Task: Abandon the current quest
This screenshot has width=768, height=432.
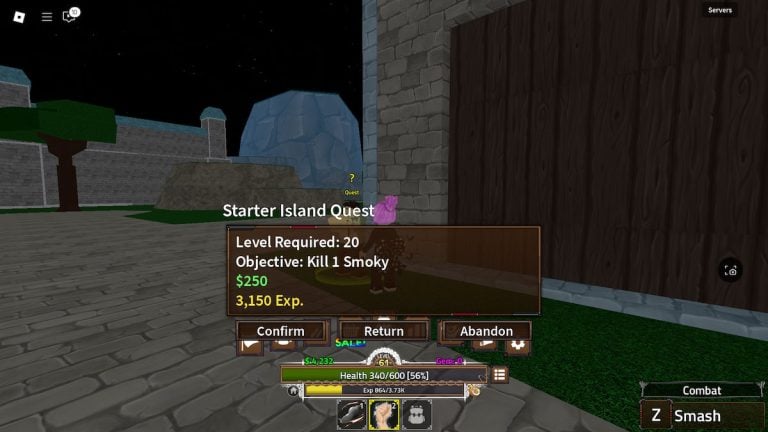Action: click(486, 331)
